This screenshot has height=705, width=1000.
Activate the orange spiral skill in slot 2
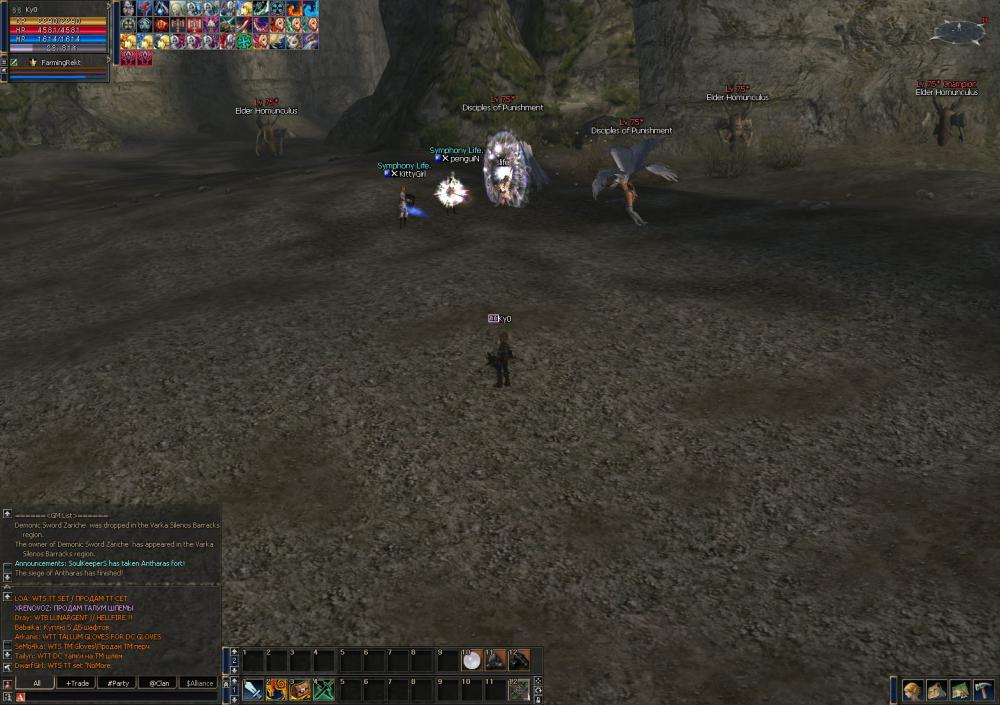click(x=276, y=689)
